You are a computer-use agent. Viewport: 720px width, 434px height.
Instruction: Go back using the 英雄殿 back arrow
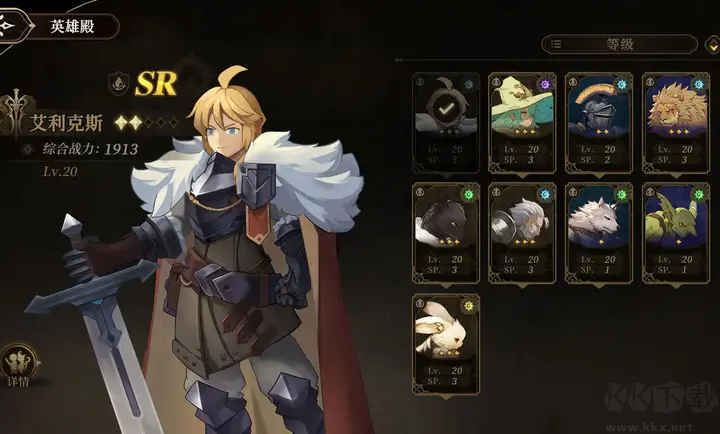coord(9,26)
